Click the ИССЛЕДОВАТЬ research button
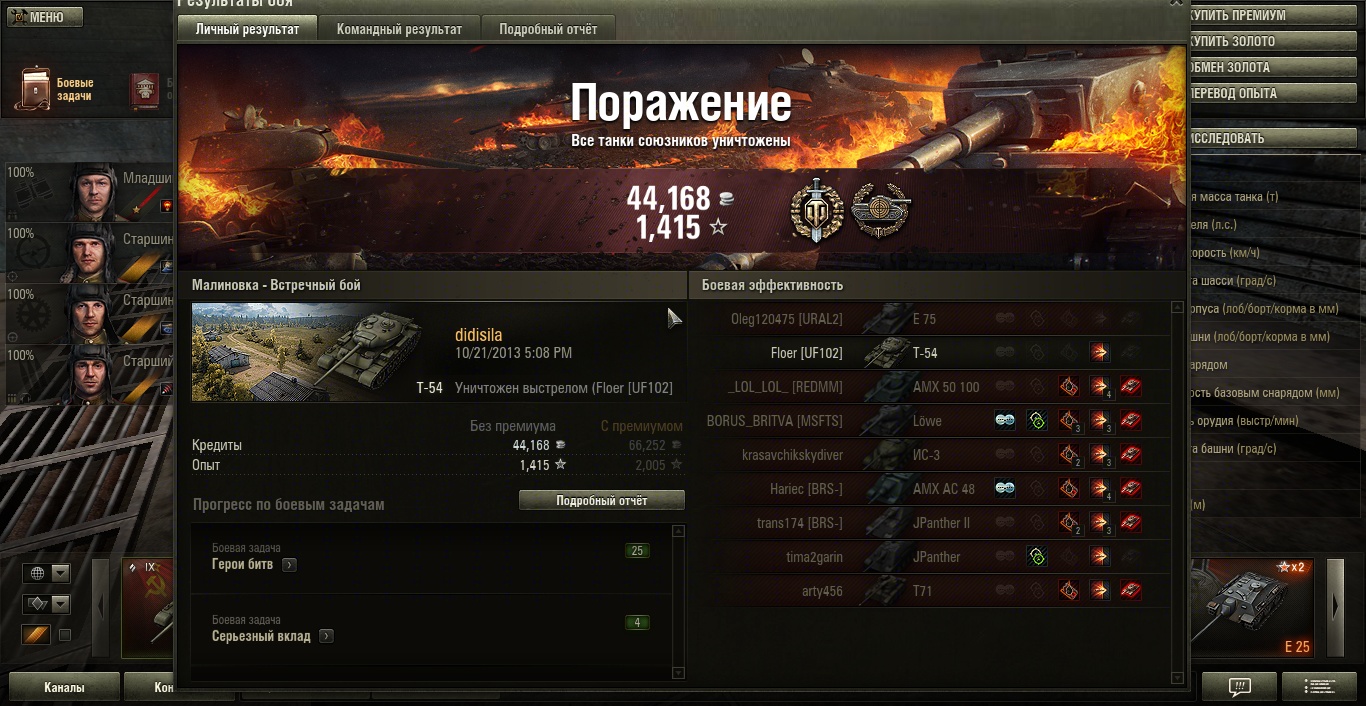 coord(1270,138)
